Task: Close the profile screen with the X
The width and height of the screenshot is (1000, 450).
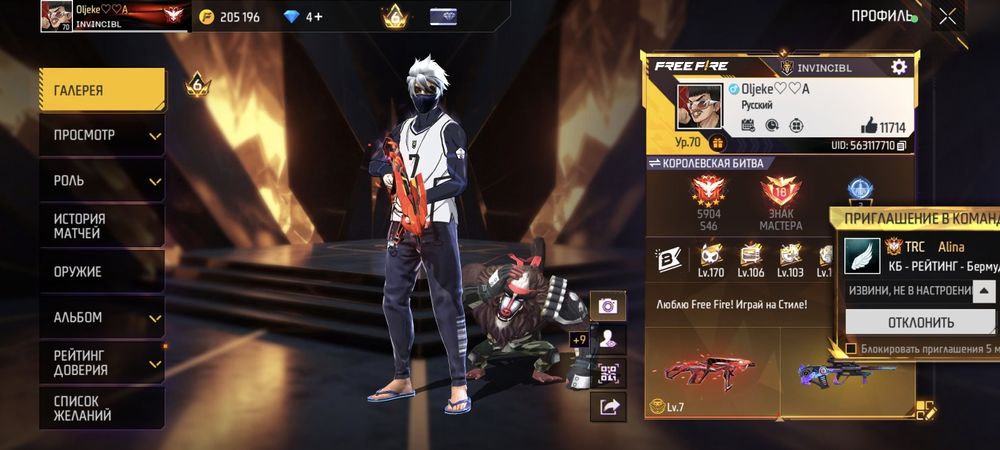Action: [x=947, y=16]
